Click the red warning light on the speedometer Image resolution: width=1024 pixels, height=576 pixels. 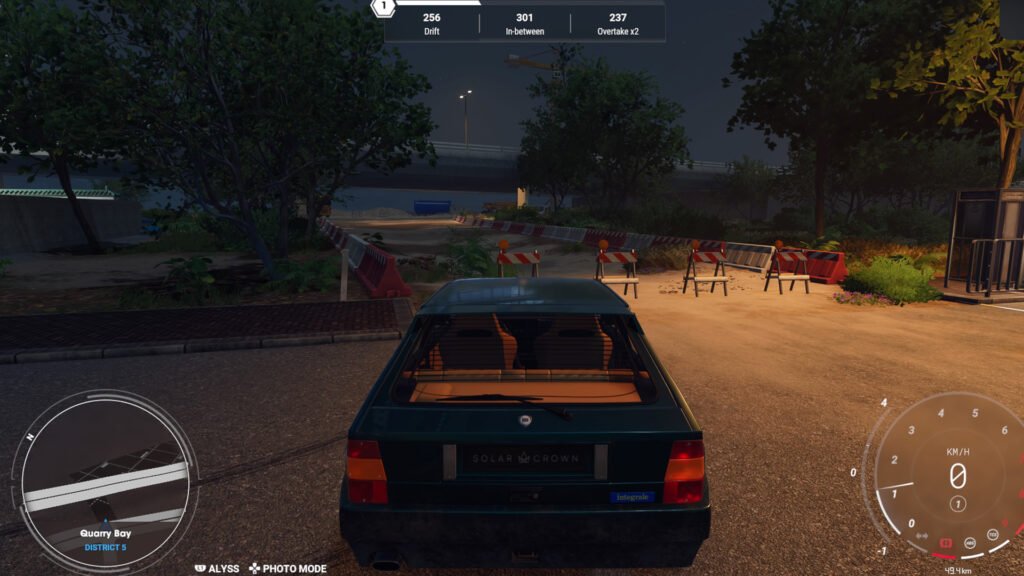945,543
